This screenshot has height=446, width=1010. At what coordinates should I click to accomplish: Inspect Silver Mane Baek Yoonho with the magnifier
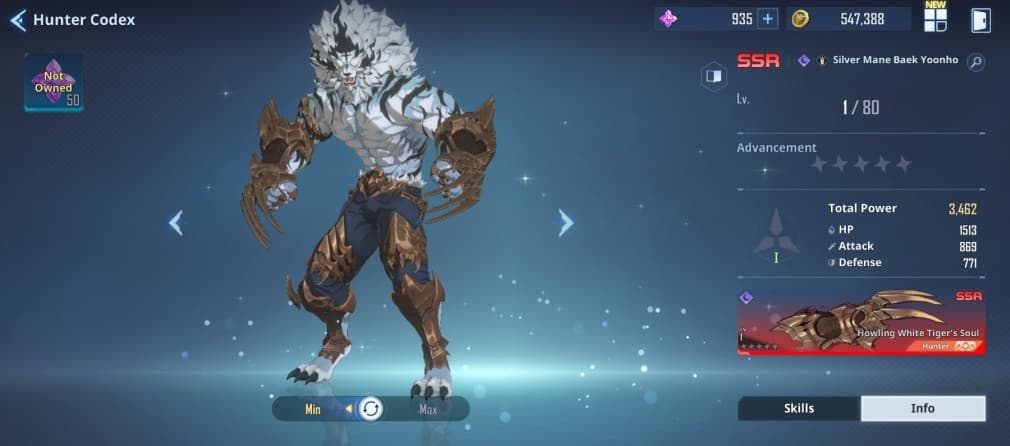coord(975,62)
